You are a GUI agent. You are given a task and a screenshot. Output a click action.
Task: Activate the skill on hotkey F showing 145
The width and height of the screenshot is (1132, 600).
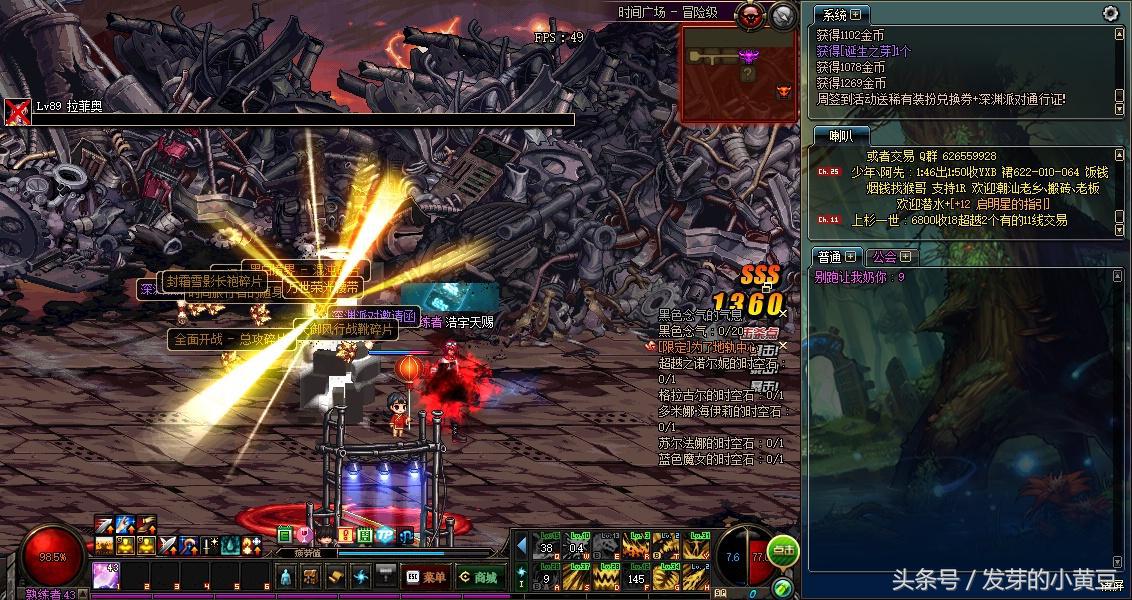[x=636, y=576]
